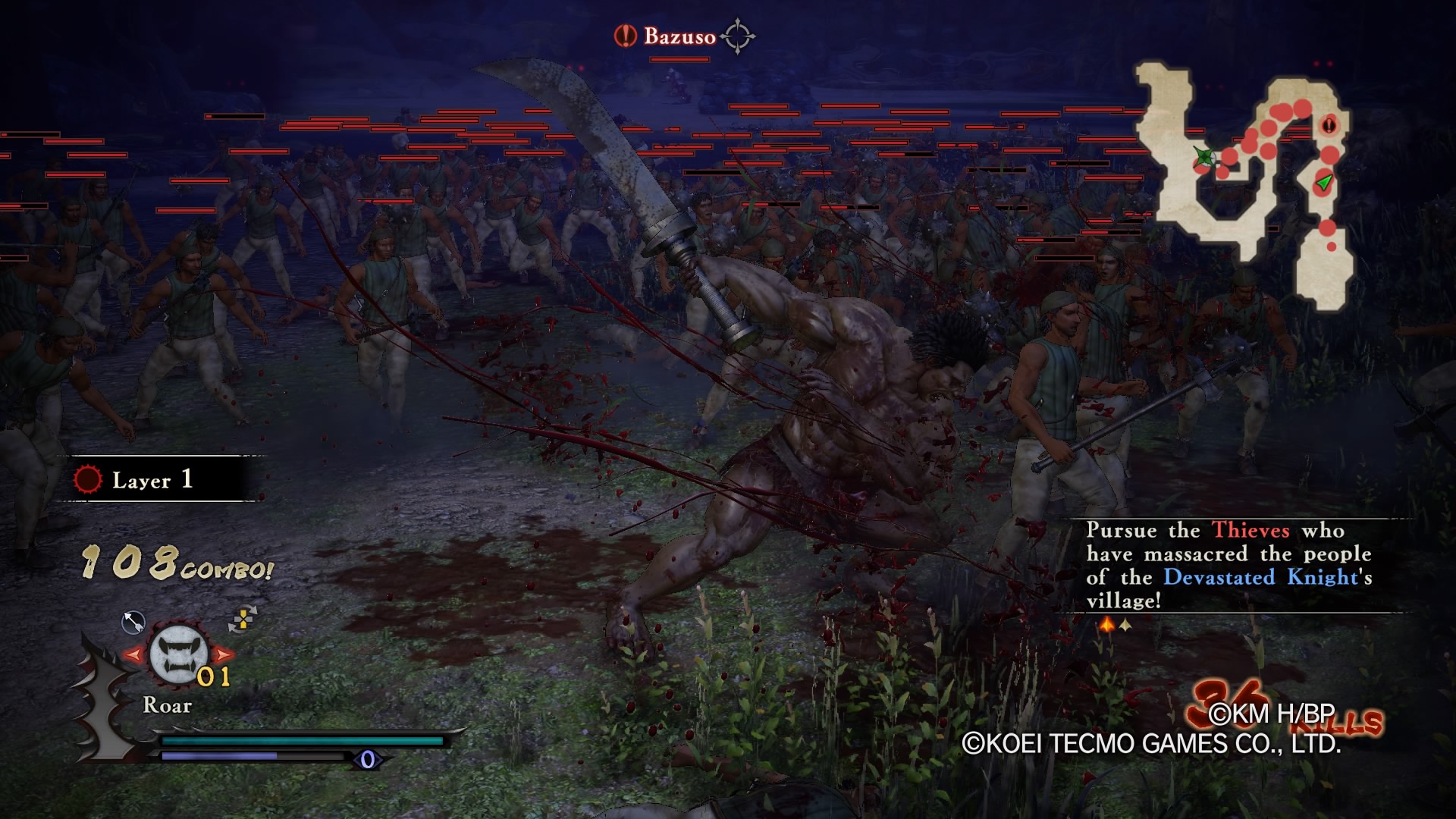Select the Bazuso target label
Screen dimensions: 1456x819
click(x=679, y=36)
